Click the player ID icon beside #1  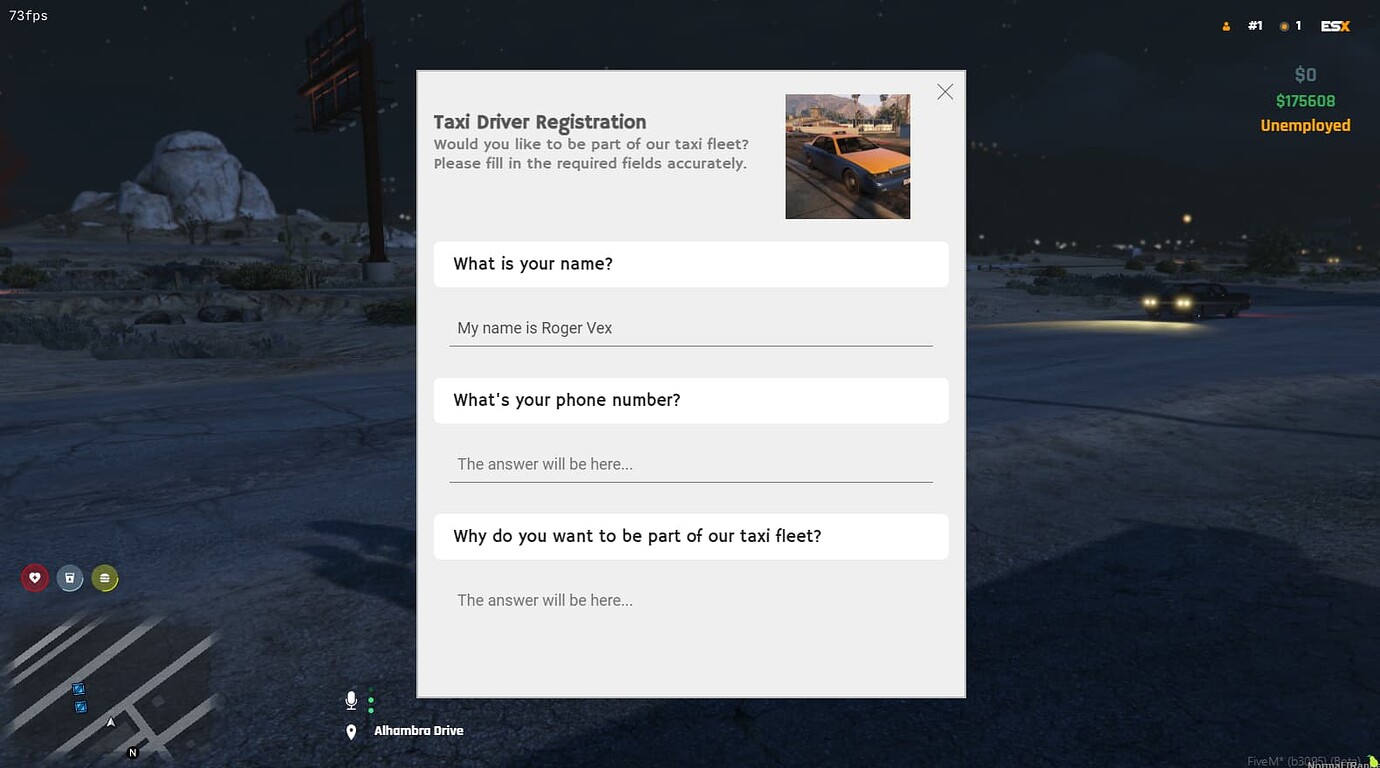click(x=1226, y=25)
